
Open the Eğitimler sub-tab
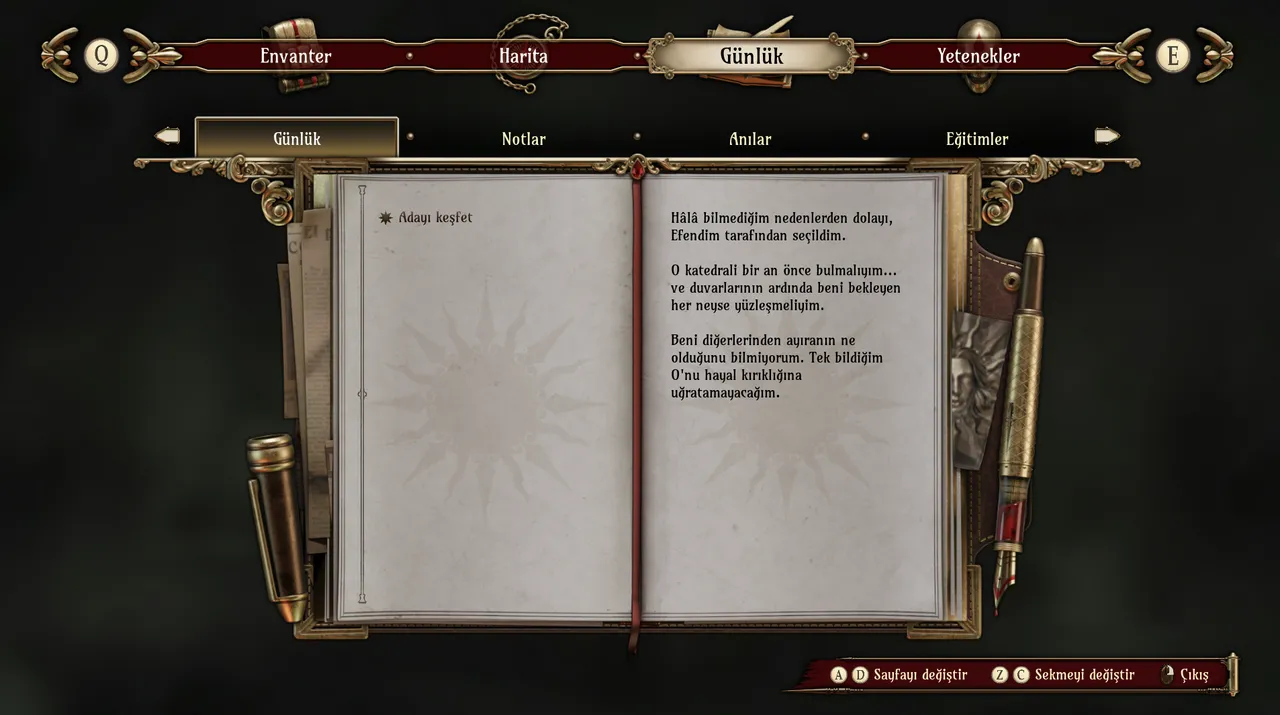coord(977,139)
